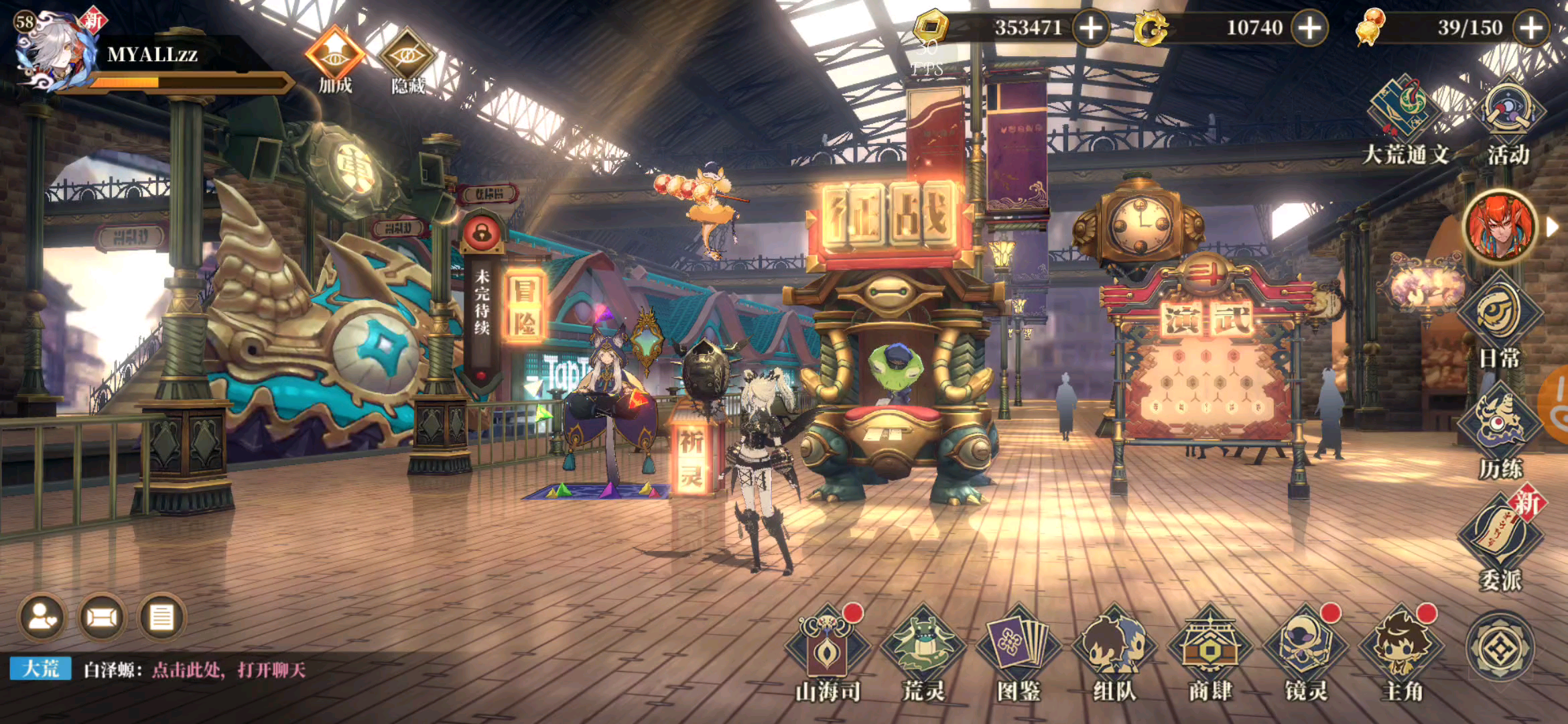Visit the 商肆 shop

pos(1210,652)
